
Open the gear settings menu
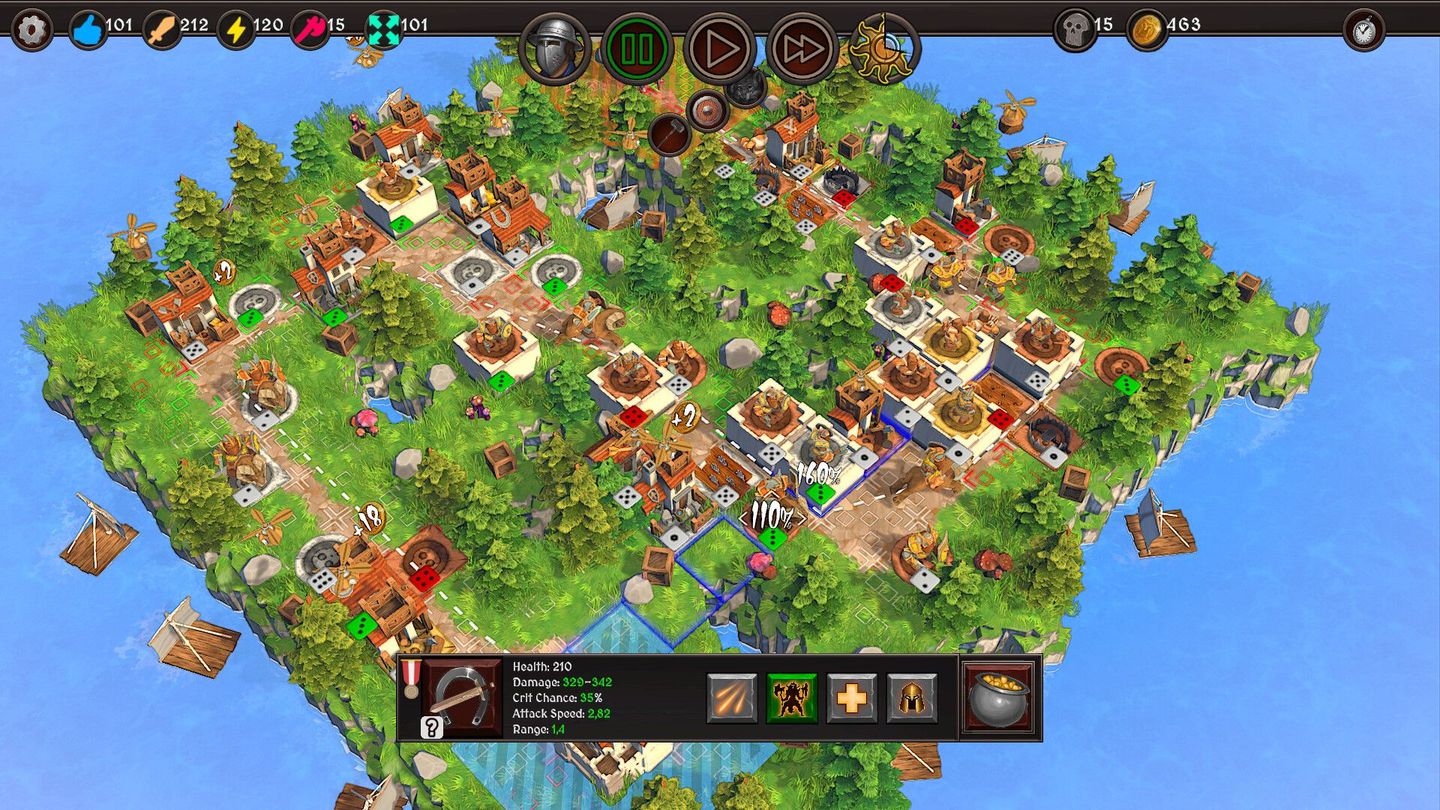click(31, 29)
